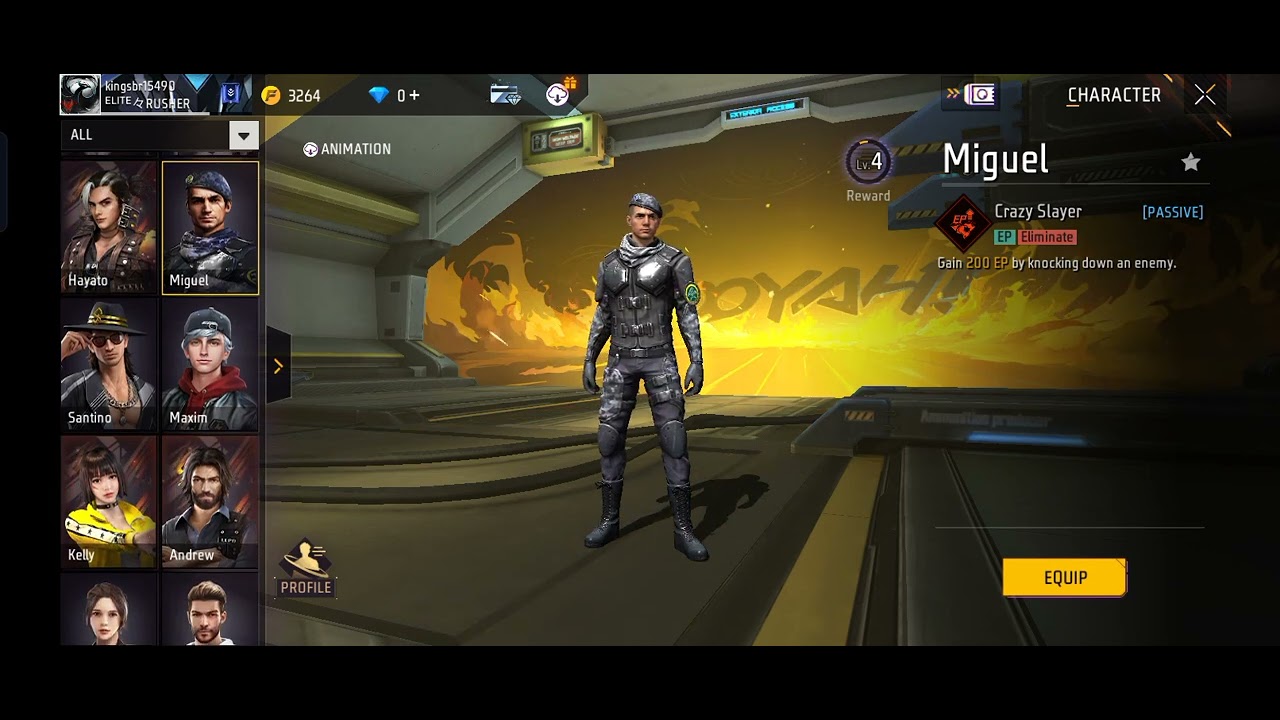Image resolution: width=1280 pixels, height=720 pixels.
Task: Open the diamond card icon in top bar
Action: [x=505, y=95]
